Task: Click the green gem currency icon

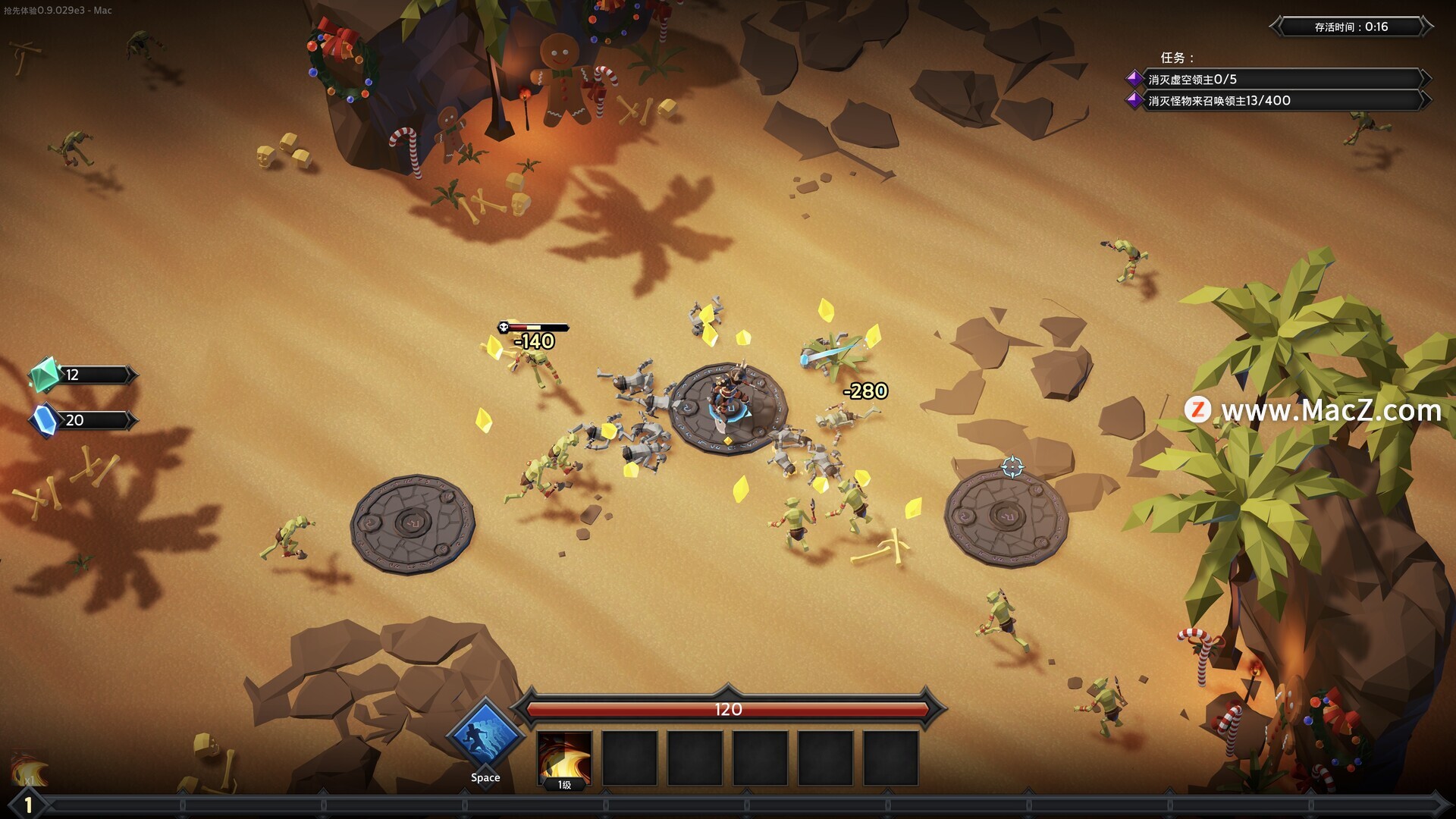Action: coord(44,374)
